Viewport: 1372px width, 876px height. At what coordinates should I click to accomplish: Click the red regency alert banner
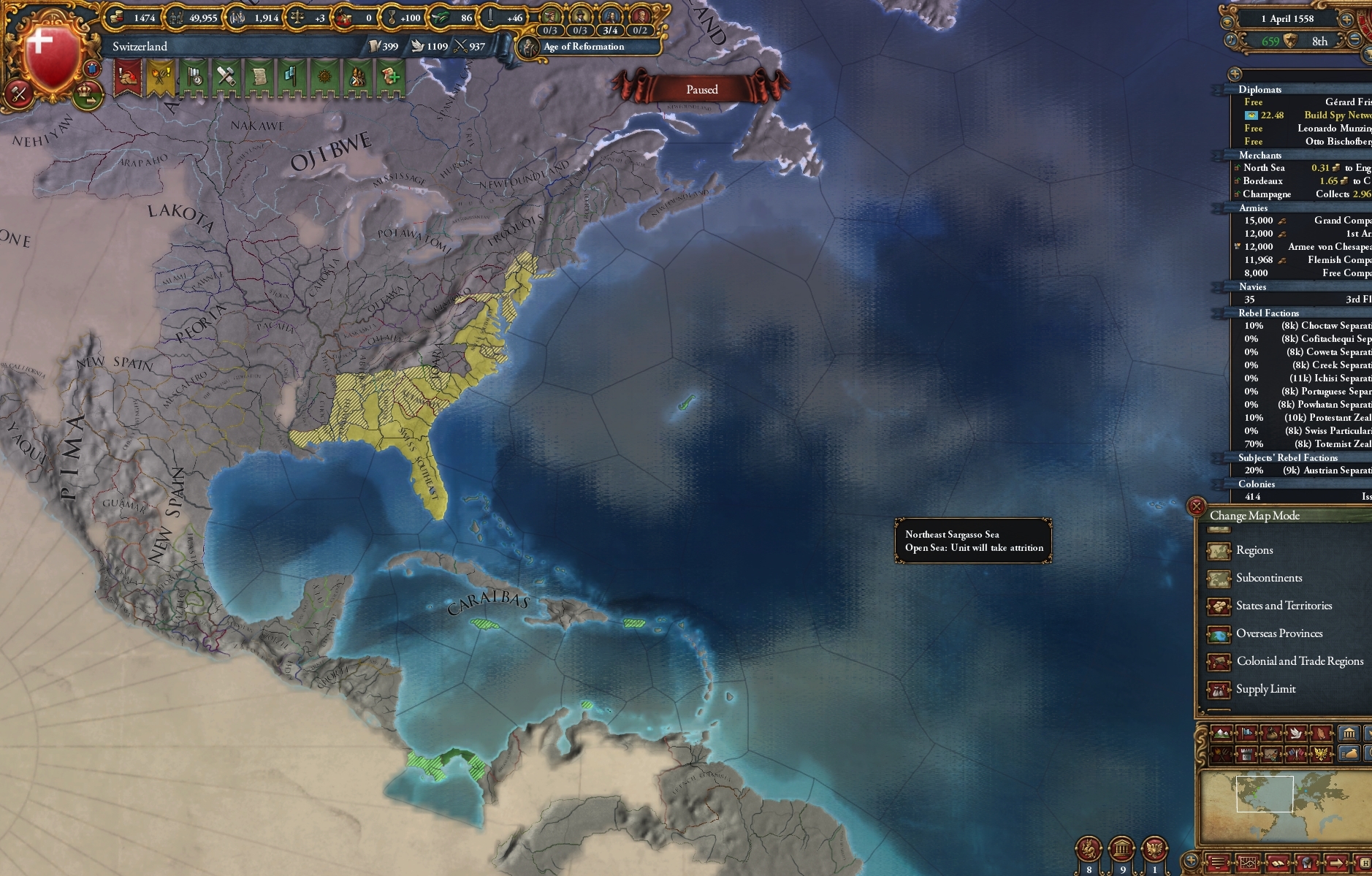[x=129, y=77]
